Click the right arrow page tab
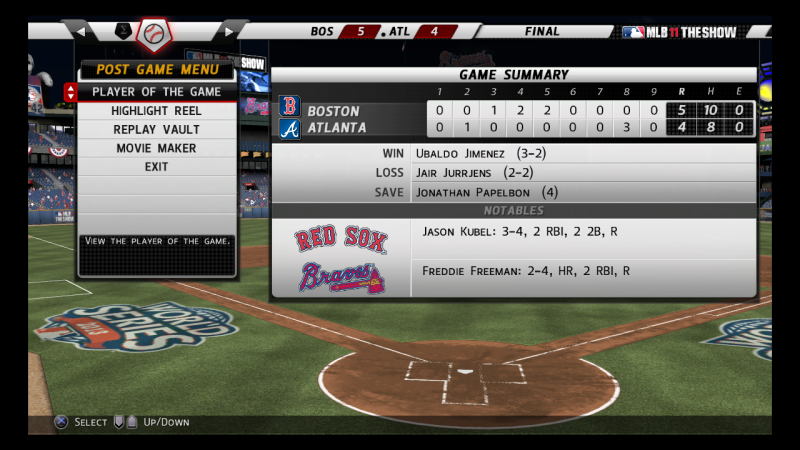 [x=229, y=32]
